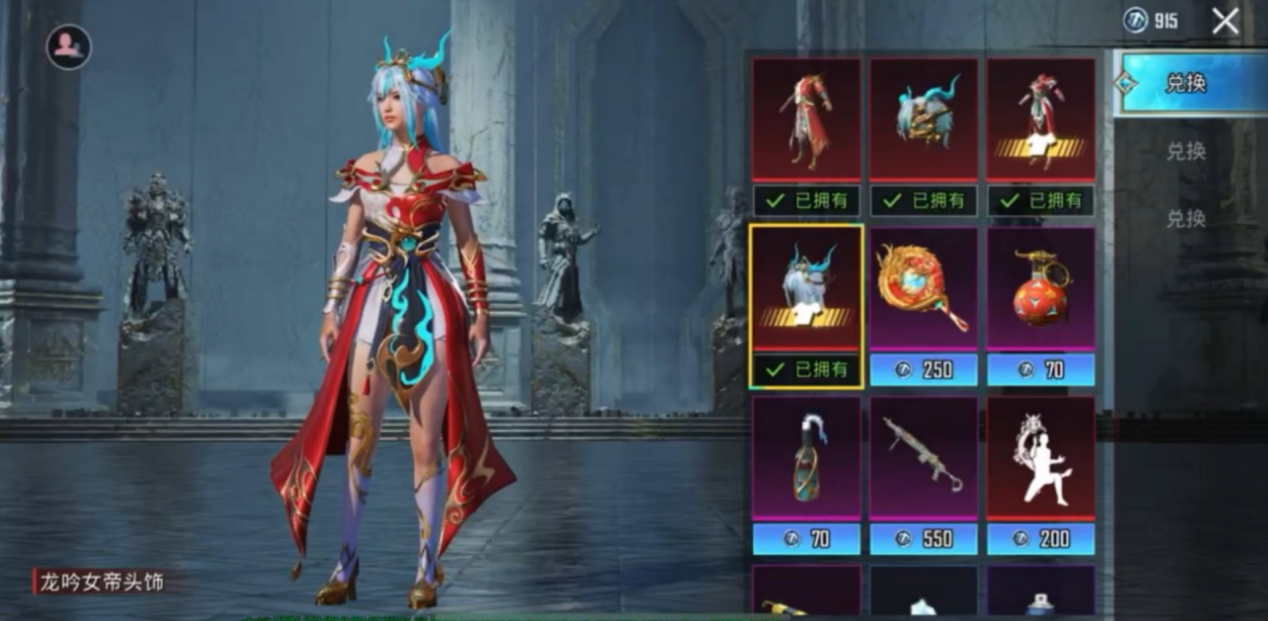The image size is (1268, 621).
Task: Open the character profile icon
Action: click(68, 47)
